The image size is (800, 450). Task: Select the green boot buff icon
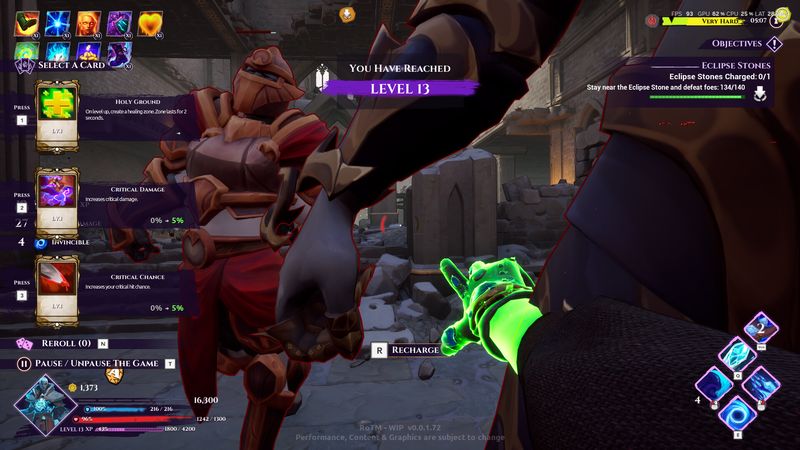tap(27, 21)
